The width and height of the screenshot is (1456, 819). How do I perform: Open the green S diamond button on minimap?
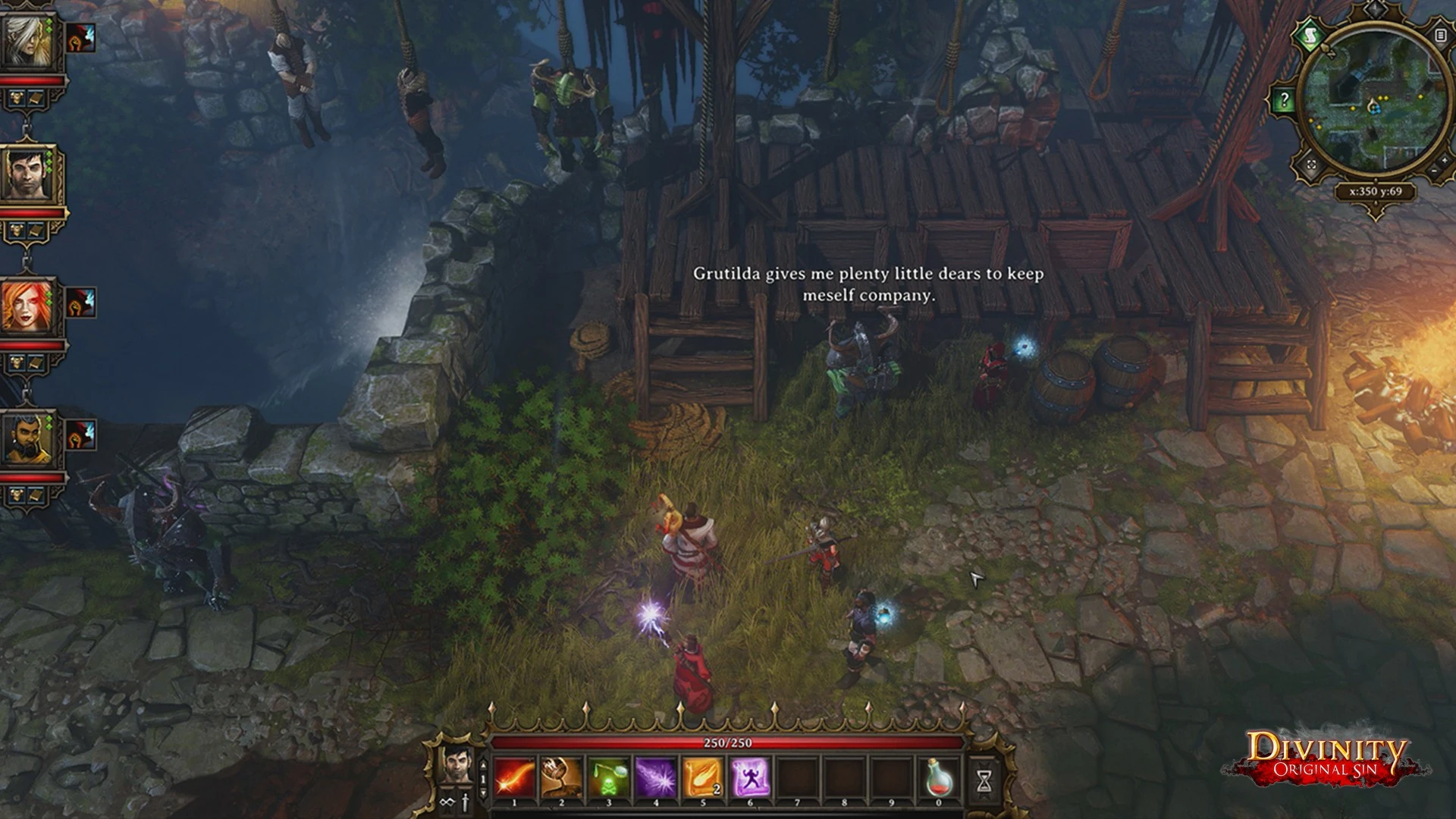[x=1310, y=36]
